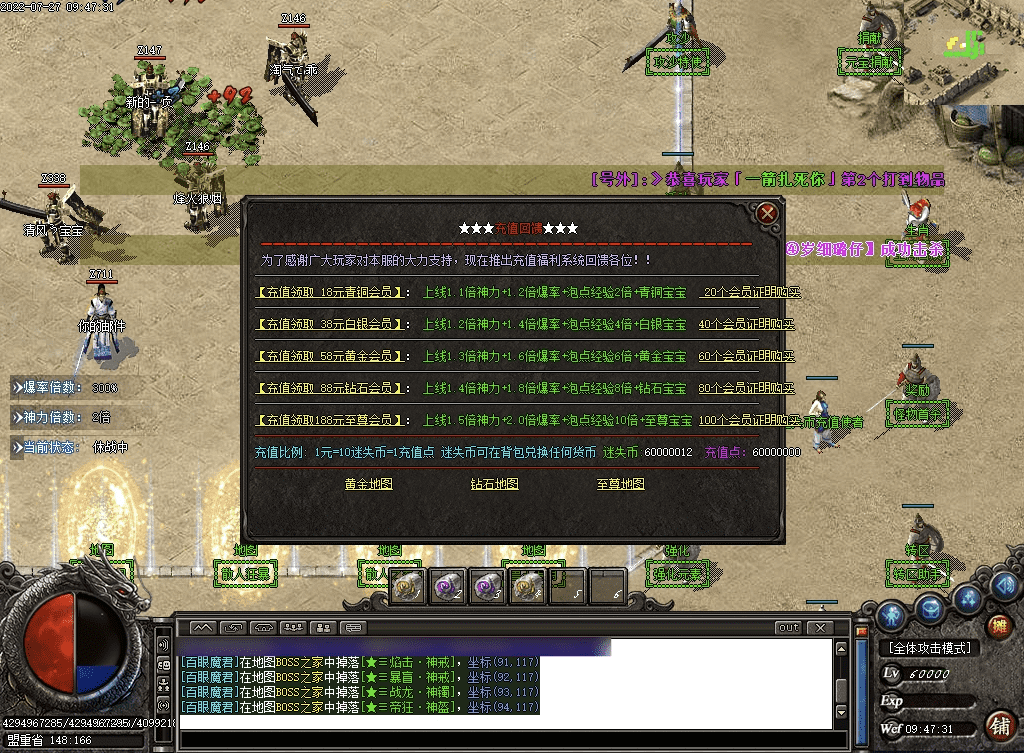The height and width of the screenshot is (753, 1024).
Task: Claim the 188元至尊会员 recharge reward
Action: click(x=331, y=420)
